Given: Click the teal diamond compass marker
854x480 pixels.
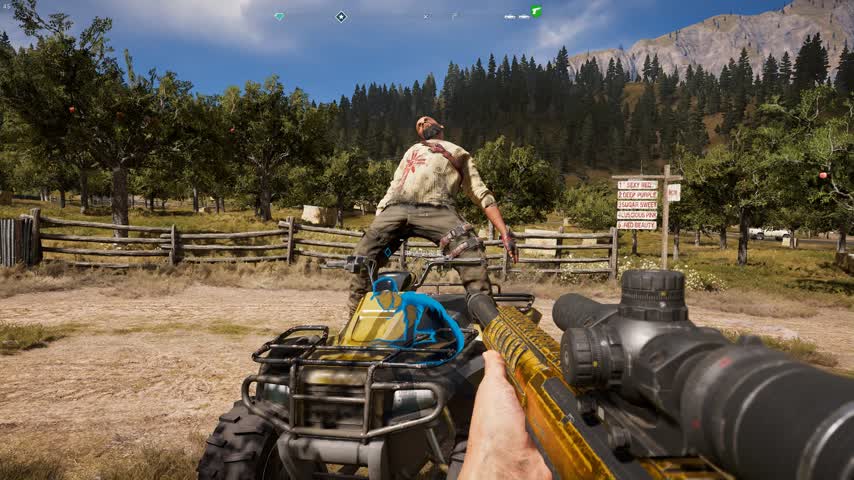Looking at the screenshot, I should [x=279, y=16].
